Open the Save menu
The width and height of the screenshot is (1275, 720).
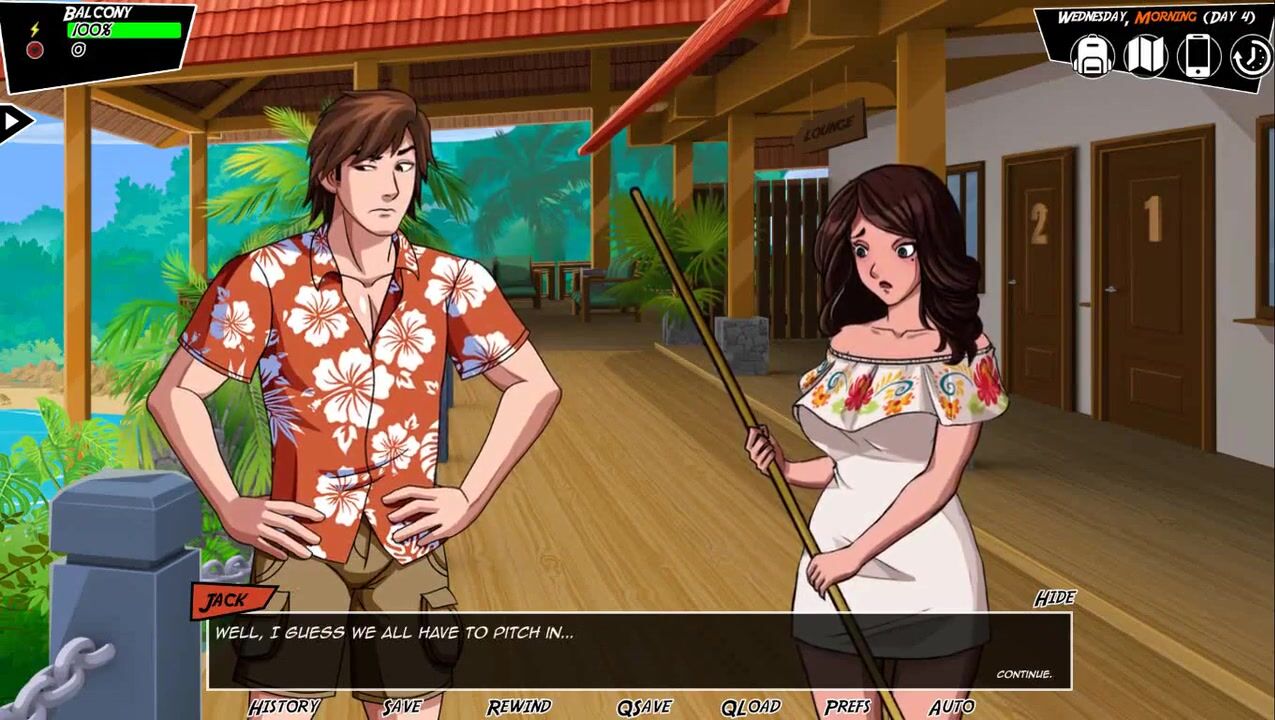(402, 707)
